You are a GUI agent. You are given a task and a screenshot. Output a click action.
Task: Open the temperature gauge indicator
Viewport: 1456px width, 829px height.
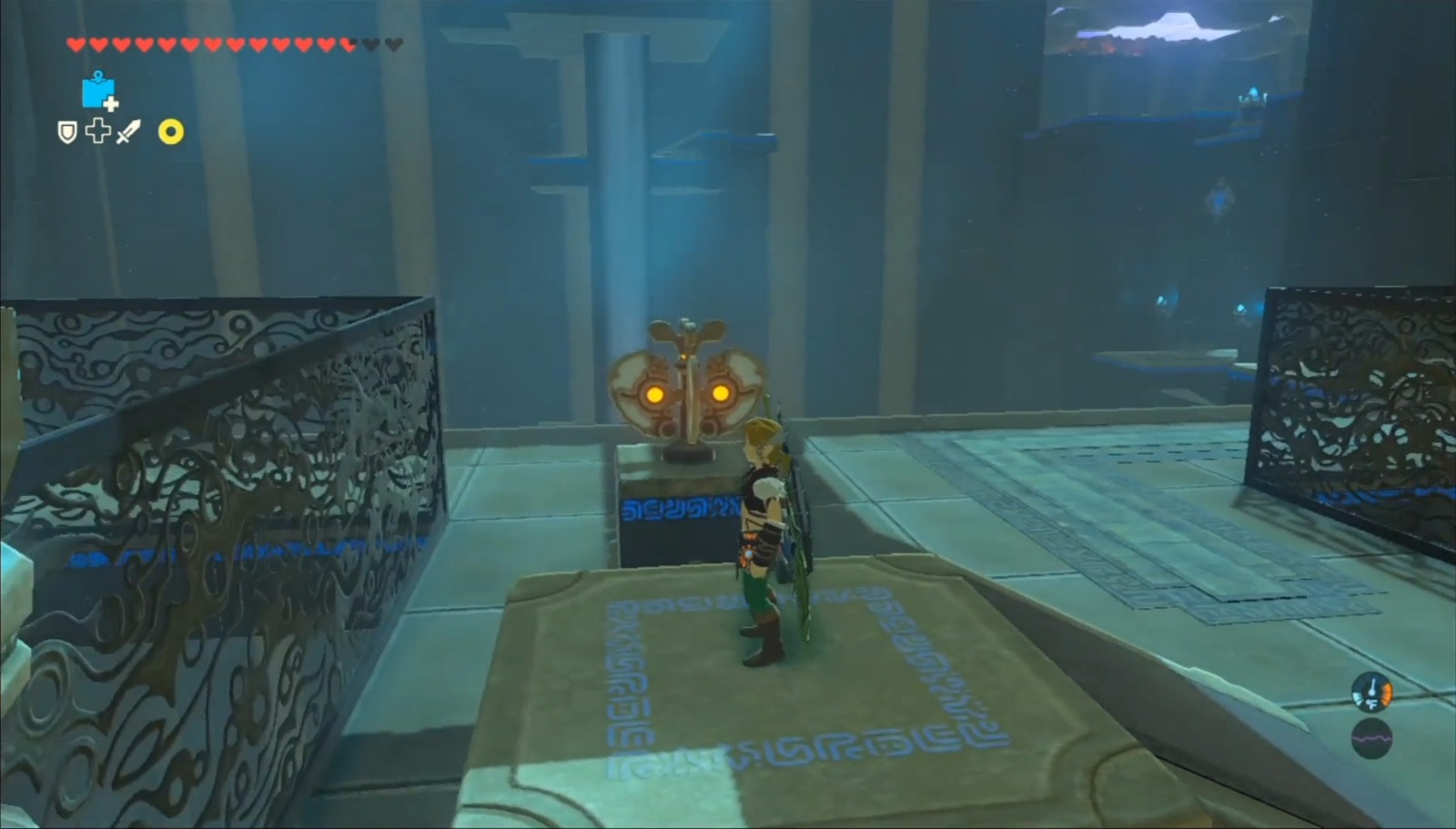(x=1372, y=692)
